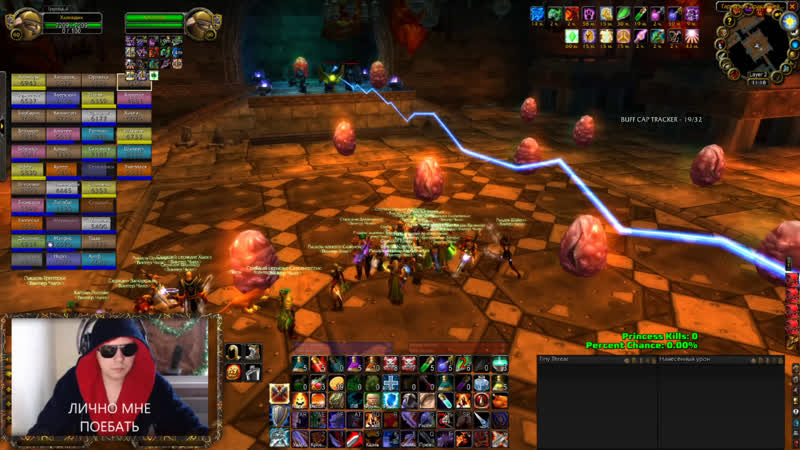Select the crossed swords stance icon
Viewport: 800px width, 450px height.
(278, 394)
